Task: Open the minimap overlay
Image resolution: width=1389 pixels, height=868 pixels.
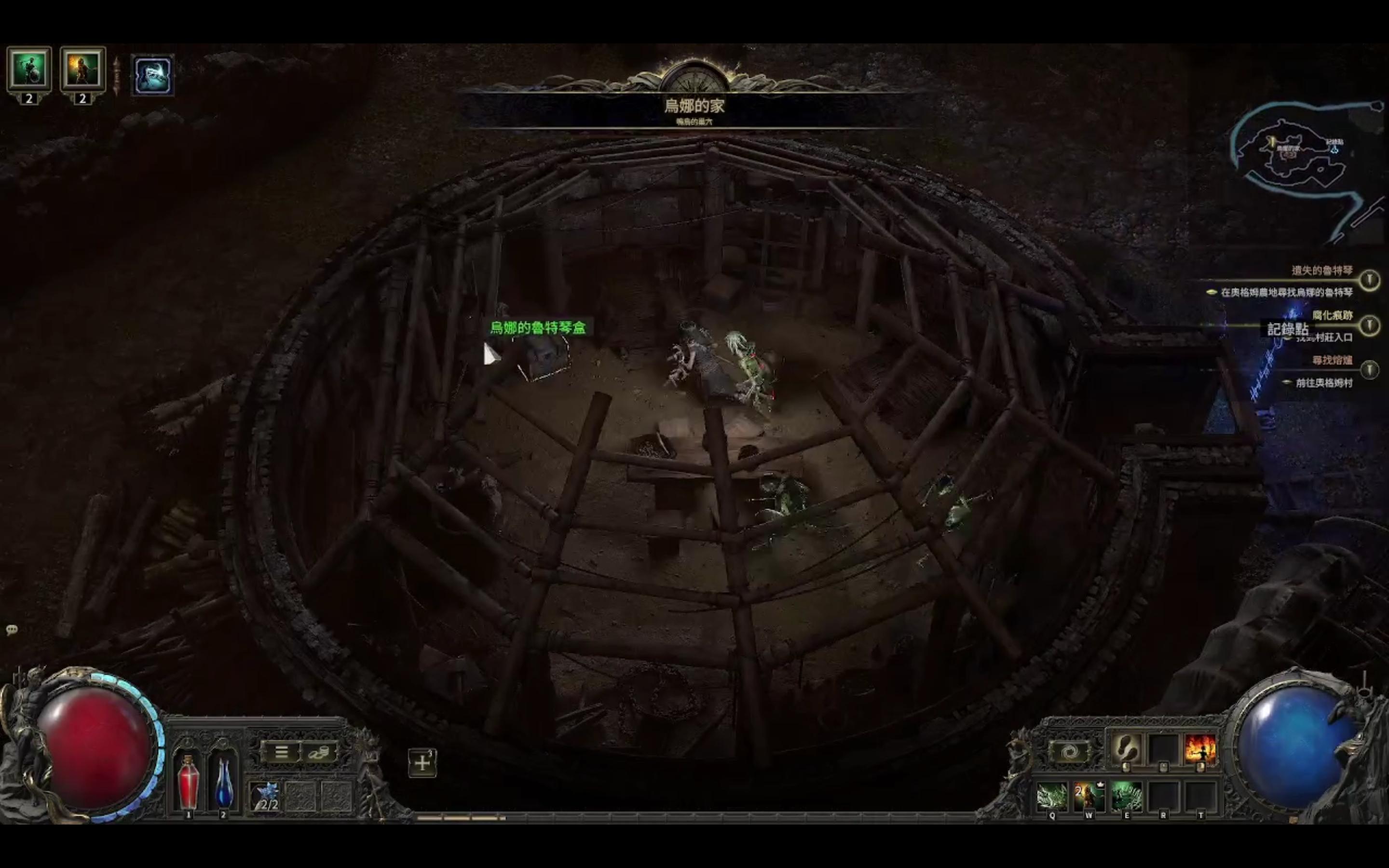Action: tap(1303, 155)
